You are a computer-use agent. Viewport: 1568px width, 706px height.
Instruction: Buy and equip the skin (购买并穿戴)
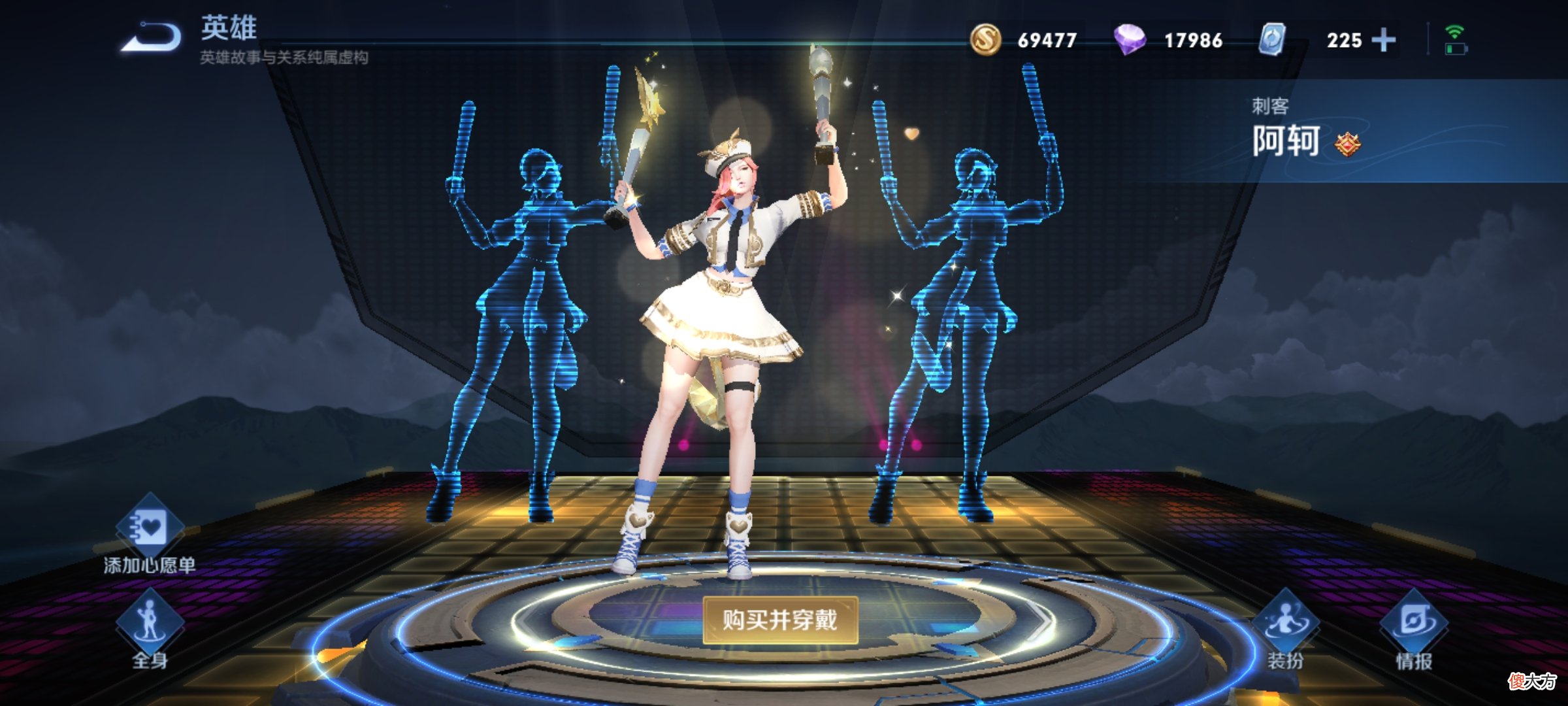(x=779, y=619)
